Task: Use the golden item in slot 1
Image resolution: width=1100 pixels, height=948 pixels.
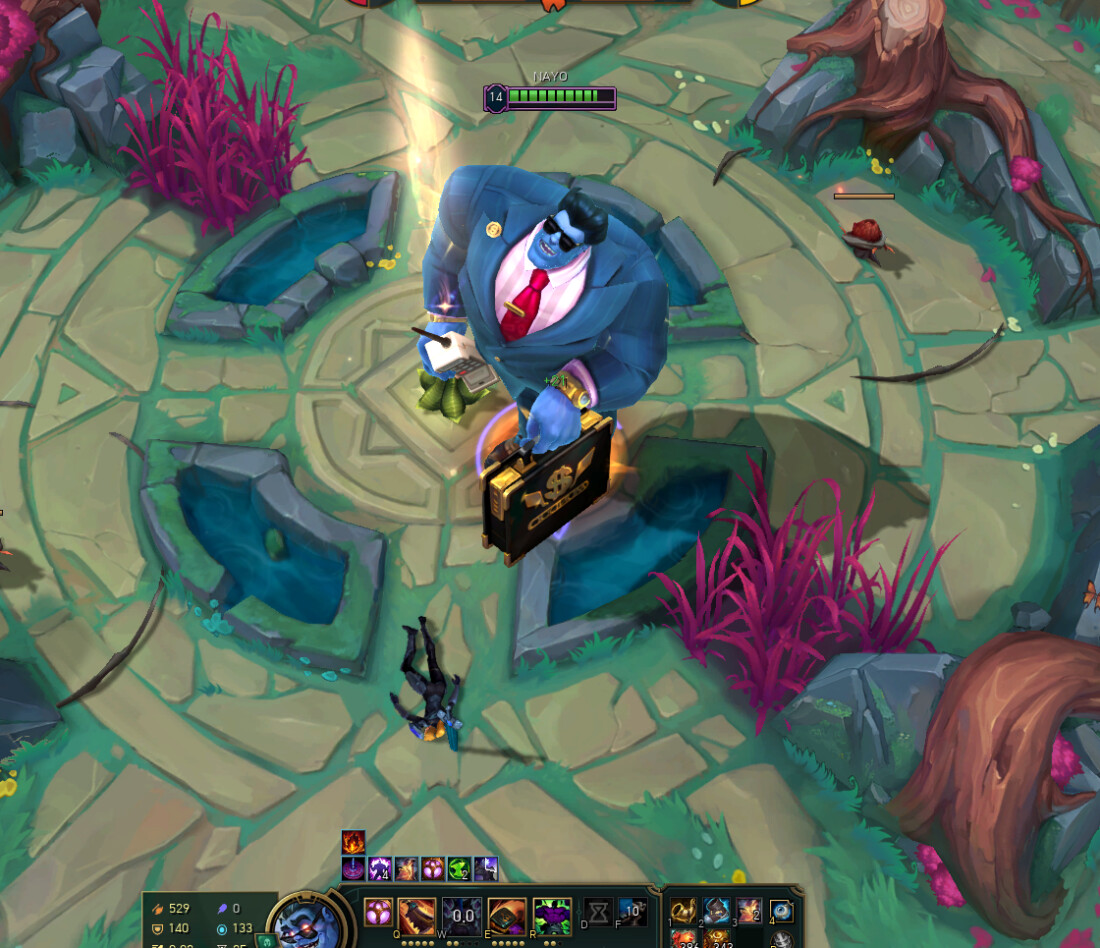Action: pos(683,911)
